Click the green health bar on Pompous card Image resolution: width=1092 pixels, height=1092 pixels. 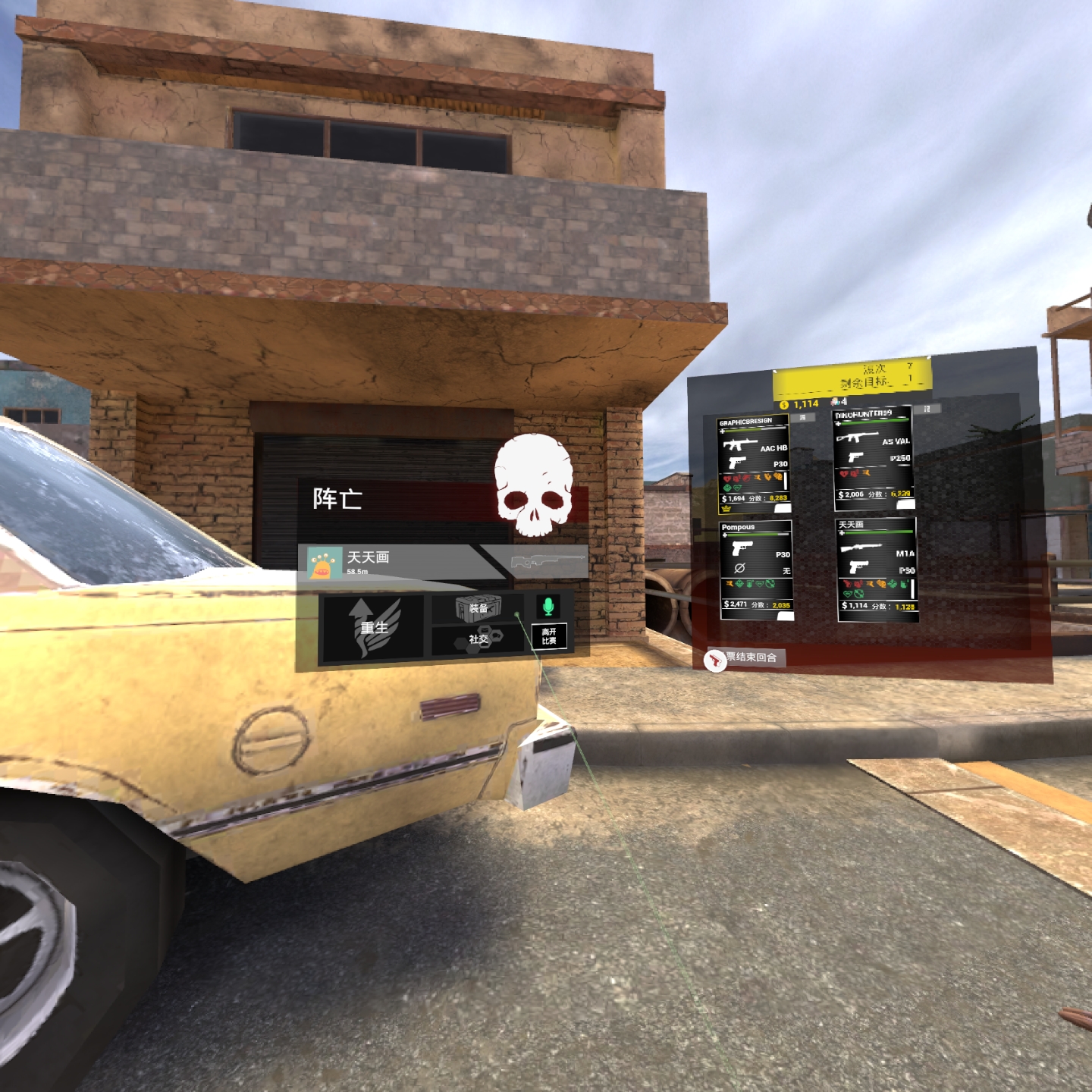(752, 535)
